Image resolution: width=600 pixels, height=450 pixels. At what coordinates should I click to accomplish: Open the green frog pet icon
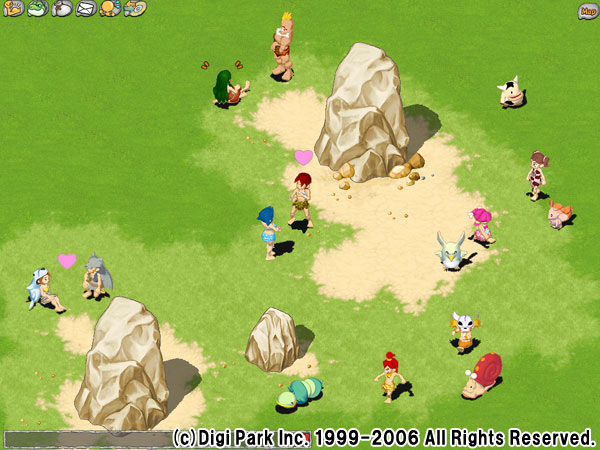tap(37, 9)
